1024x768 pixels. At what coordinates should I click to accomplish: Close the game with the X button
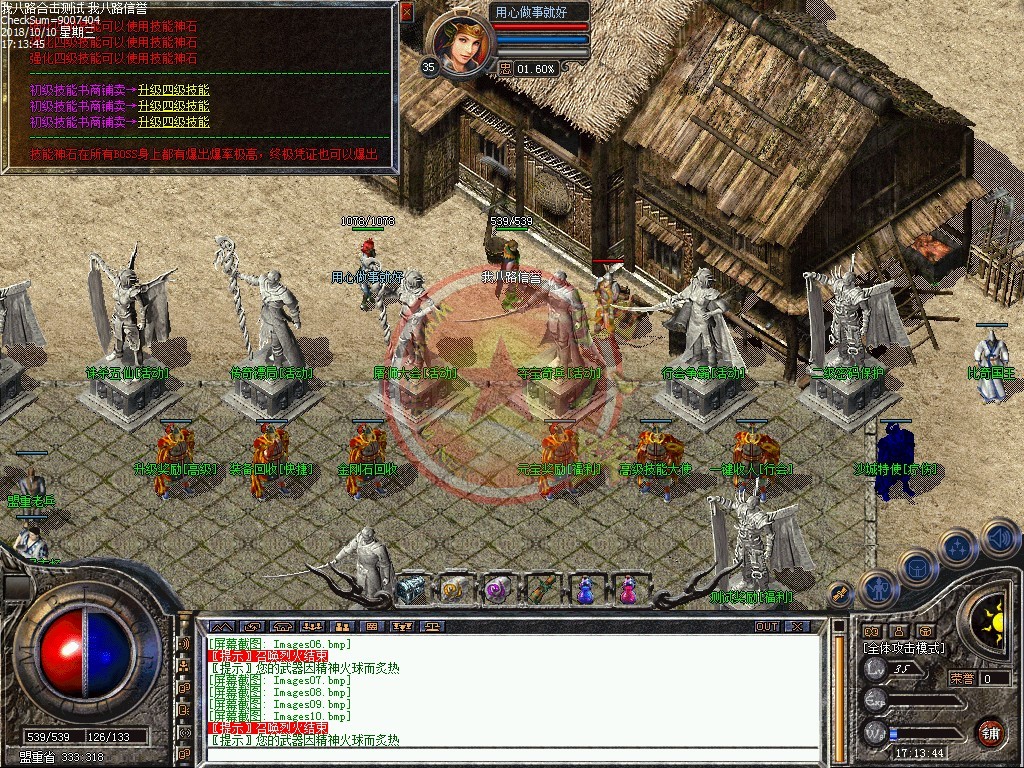(796, 626)
